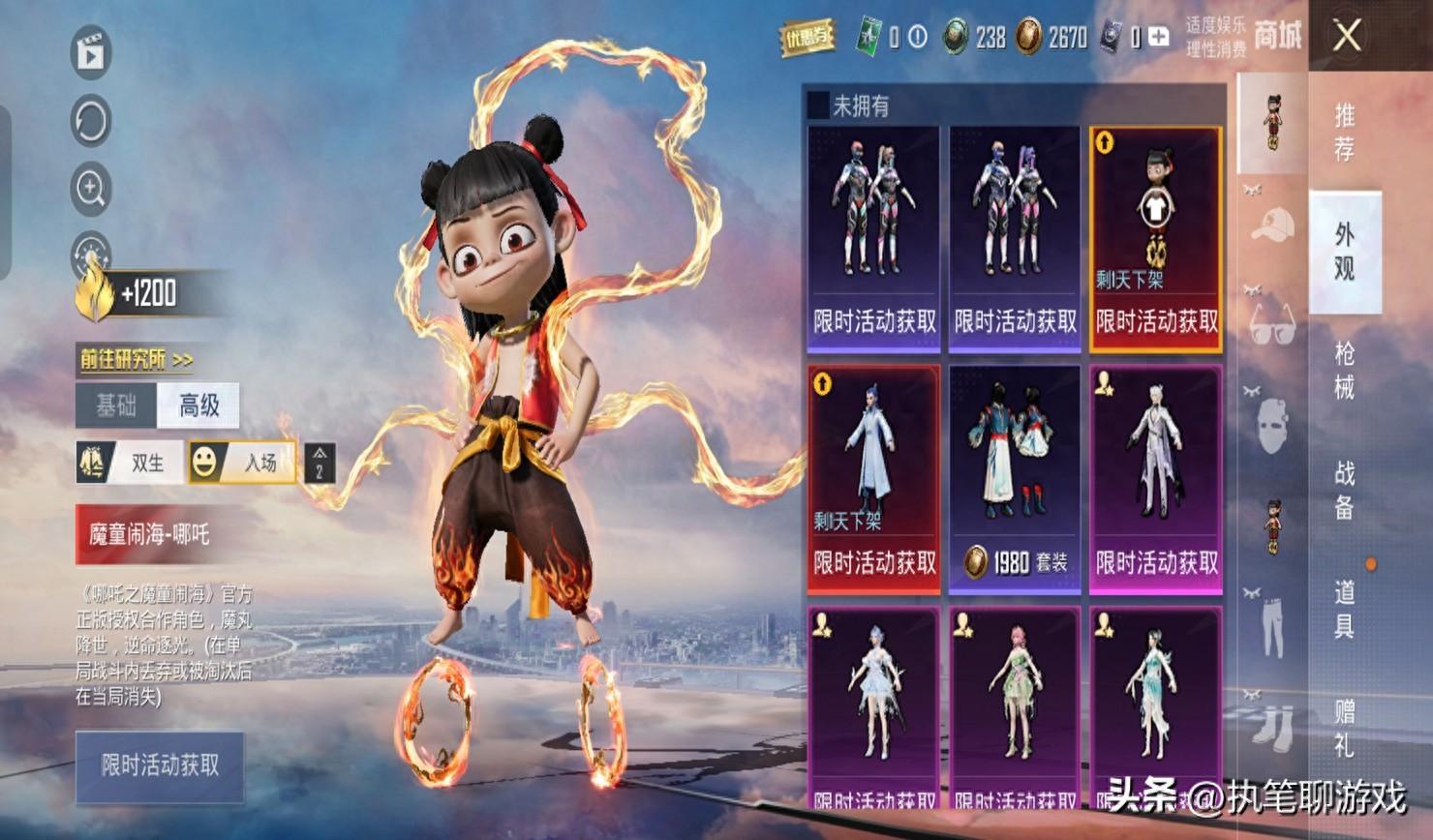This screenshot has width=1433, height=840.
Task: Open the 优惠券 coupon ticket
Action: pyautogui.click(x=808, y=38)
